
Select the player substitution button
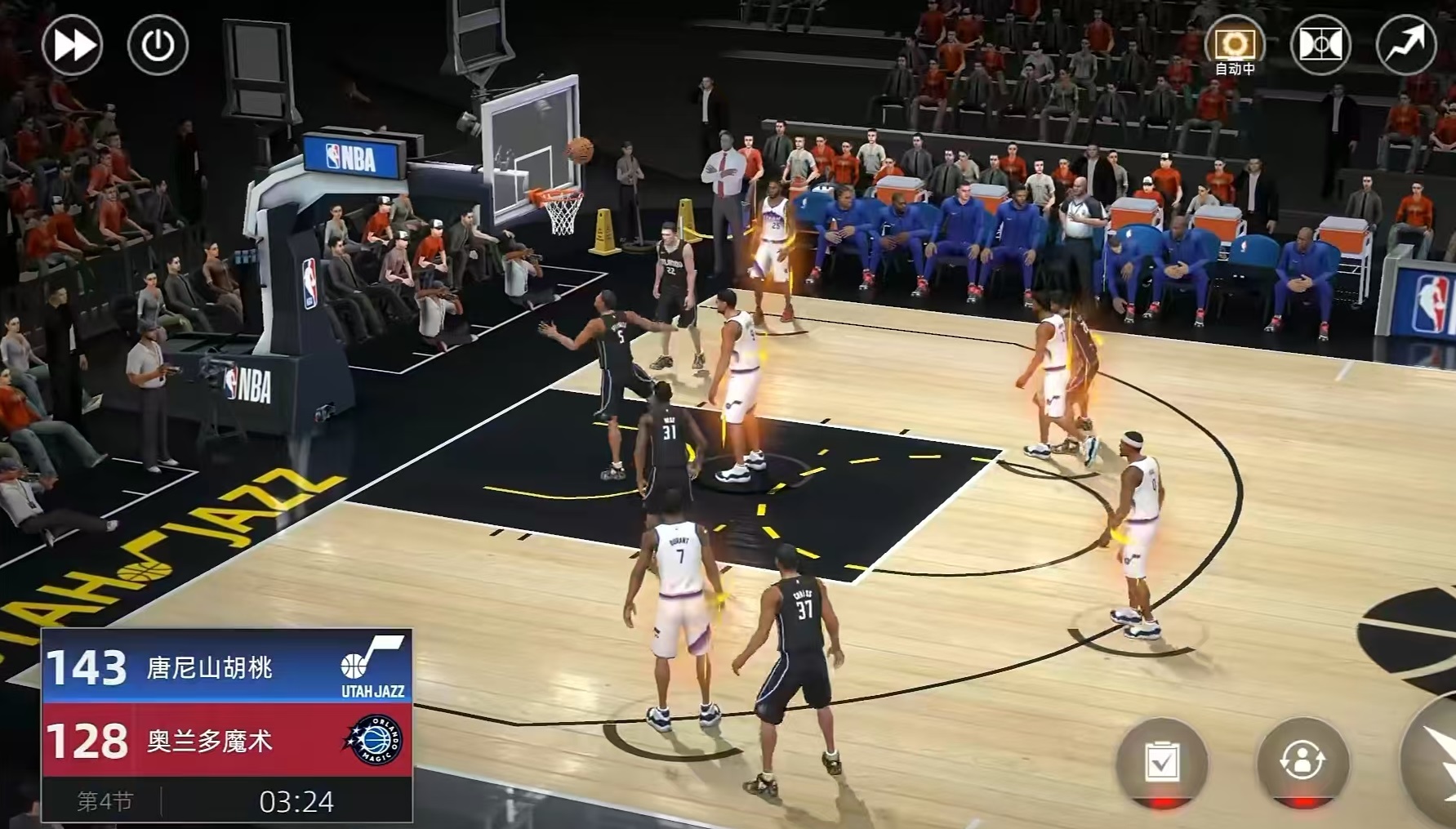click(1302, 761)
